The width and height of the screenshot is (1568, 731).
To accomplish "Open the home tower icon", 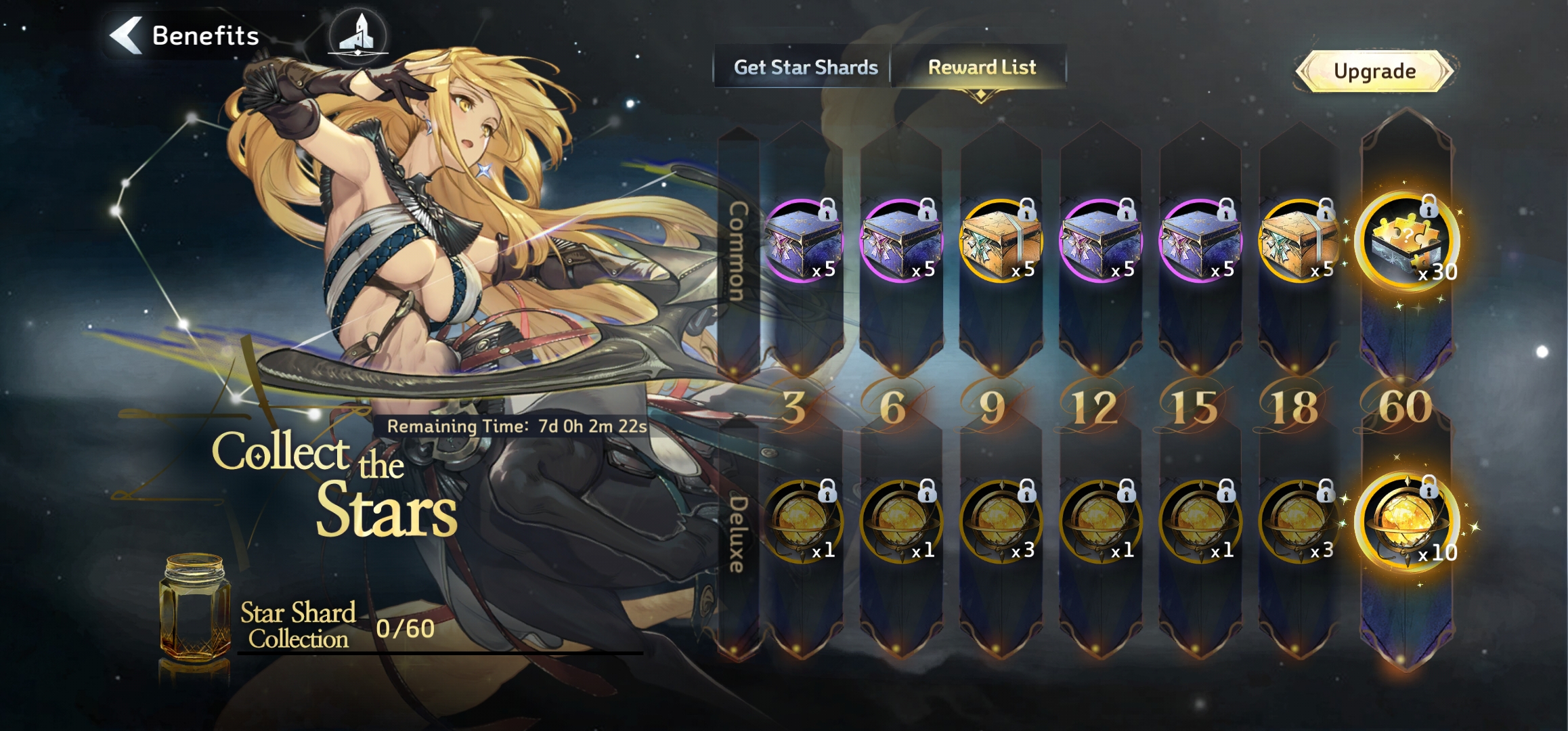I will pos(358,36).
